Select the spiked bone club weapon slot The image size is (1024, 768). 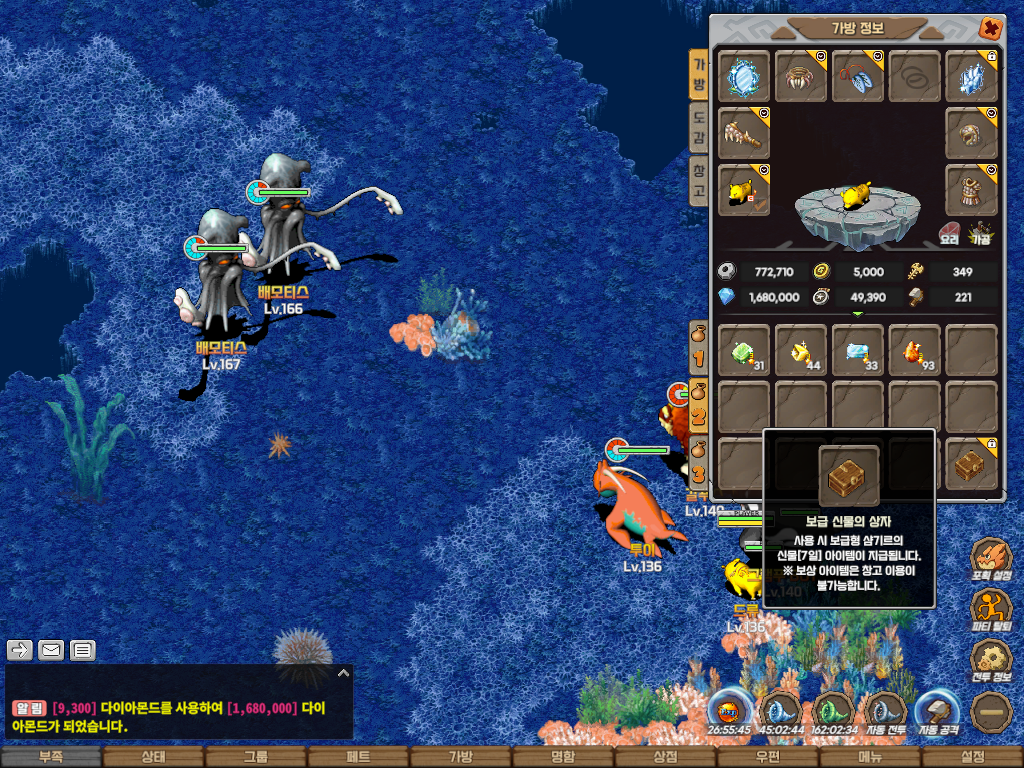tap(743, 133)
